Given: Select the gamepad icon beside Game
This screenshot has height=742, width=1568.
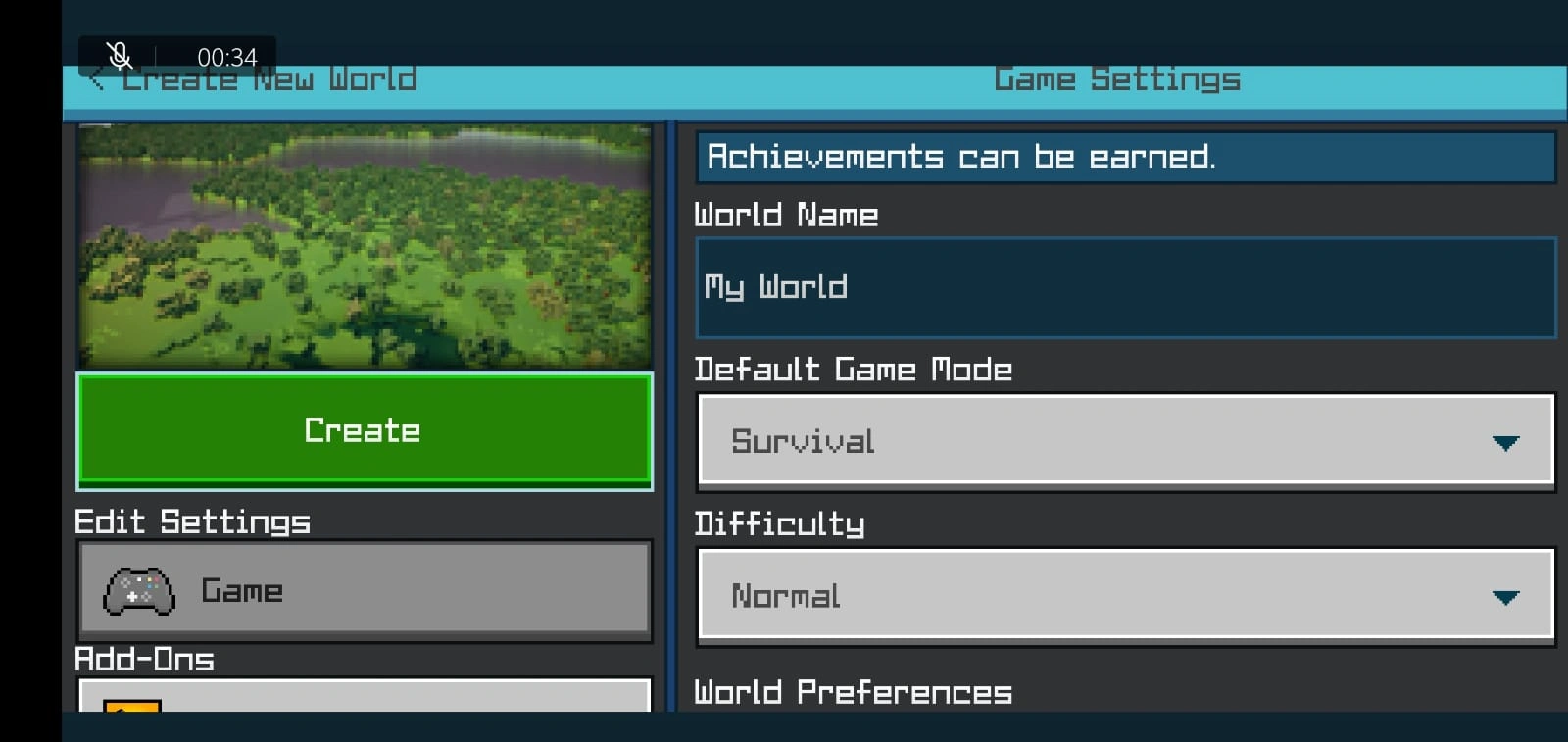Looking at the screenshot, I should coord(137,590).
